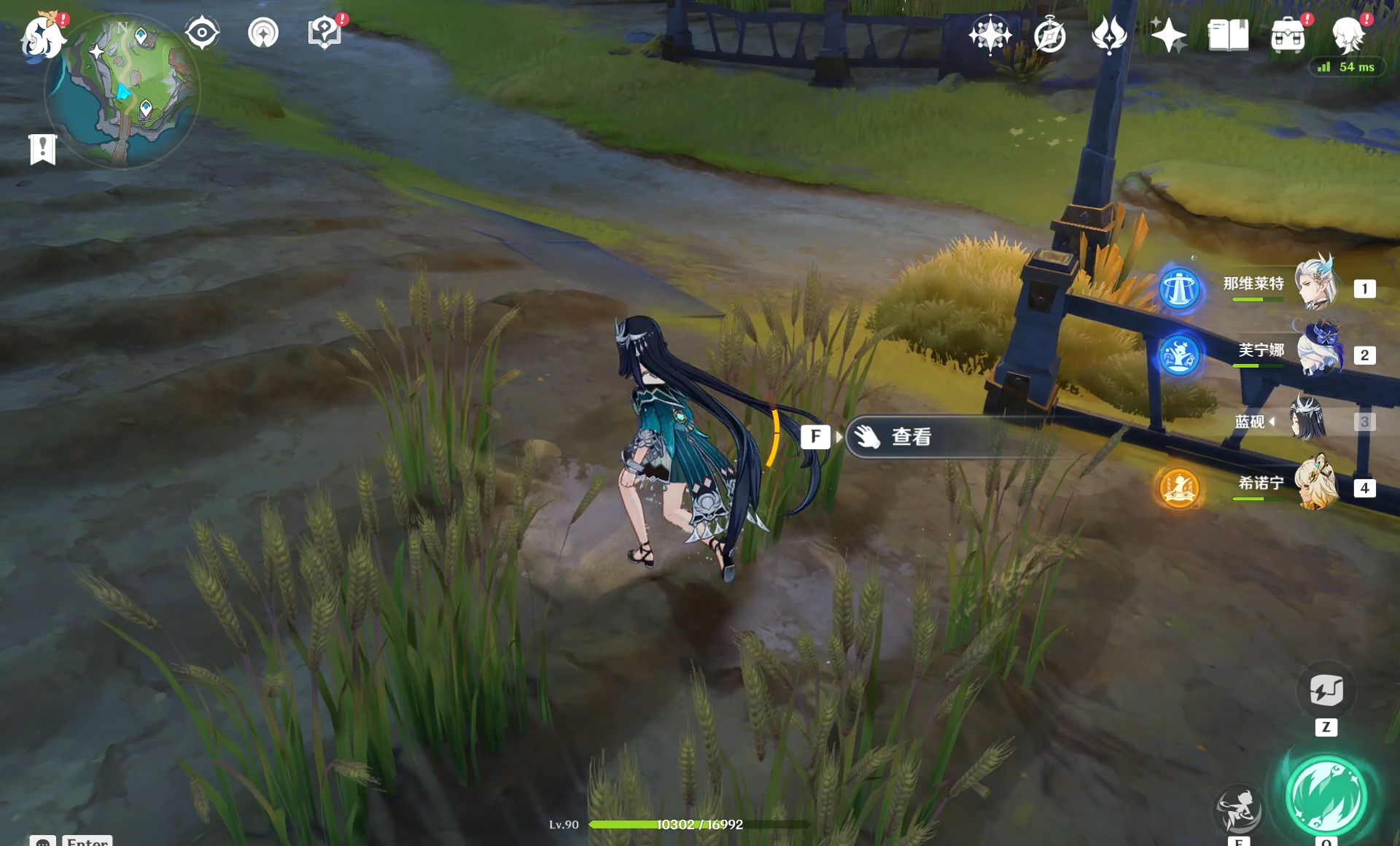This screenshot has height=846, width=1400.
Task: Open the adventurer handbook book icon
Action: pyautogui.click(x=1228, y=35)
